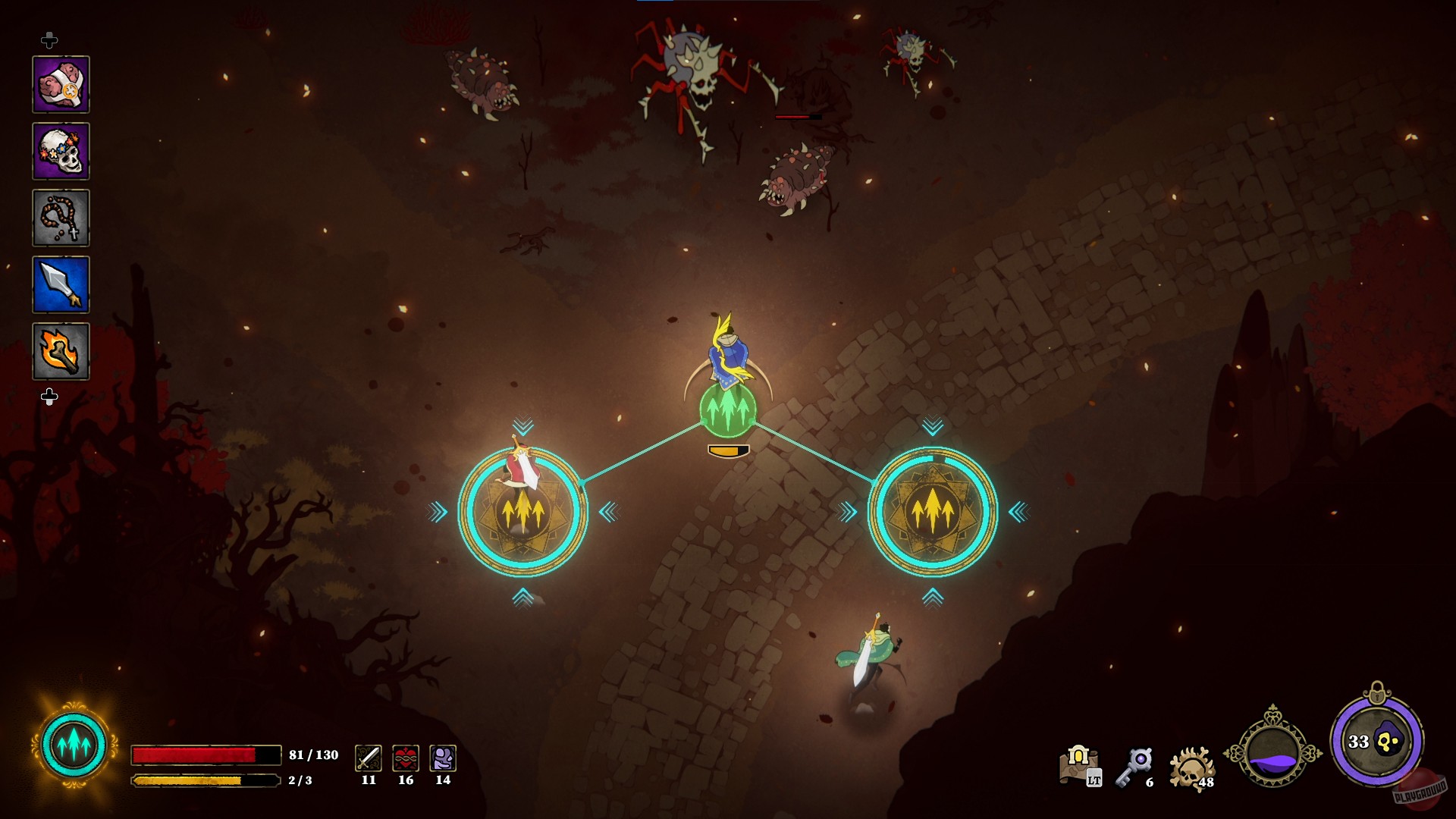The image size is (1456, 819).
Task: Select the bandaged flesh relic icon
Action: coord(61,84)
